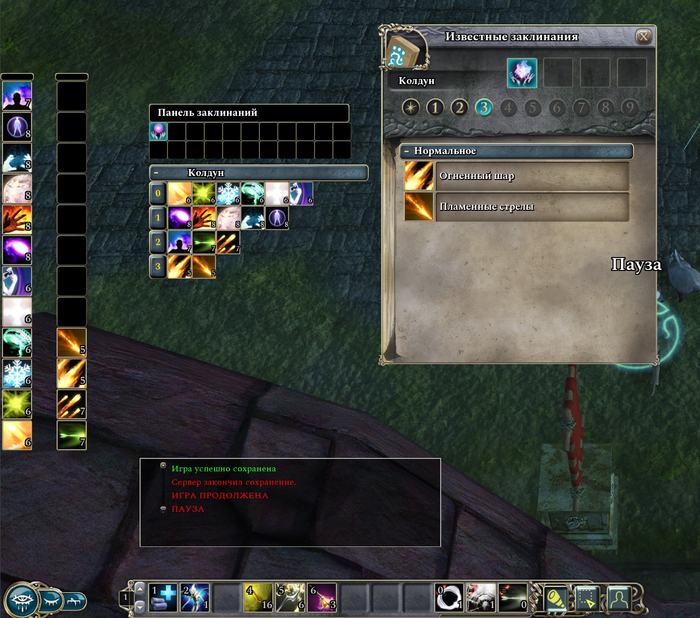Activate the burning hands level 1 spell
This screenshot has width=700, height=618.
tap(204, 218)
